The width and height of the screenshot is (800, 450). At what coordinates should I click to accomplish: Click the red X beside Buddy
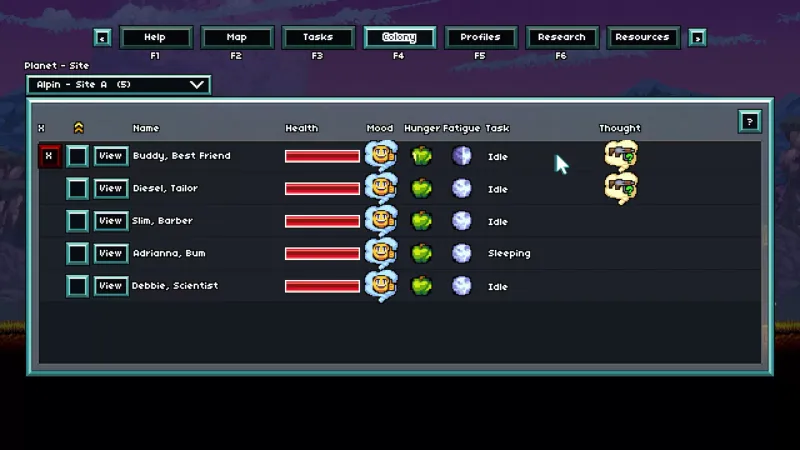pos(48,156)
